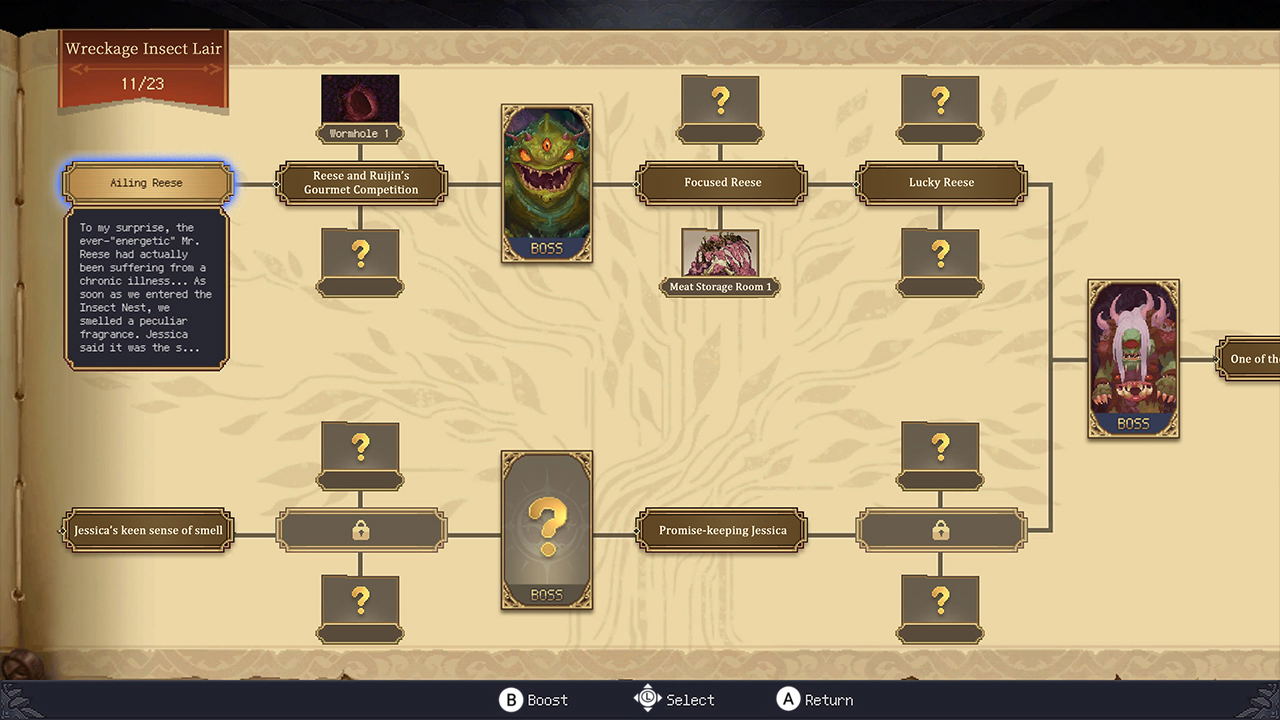Select the Ailing Reese story node

[146, 183]
